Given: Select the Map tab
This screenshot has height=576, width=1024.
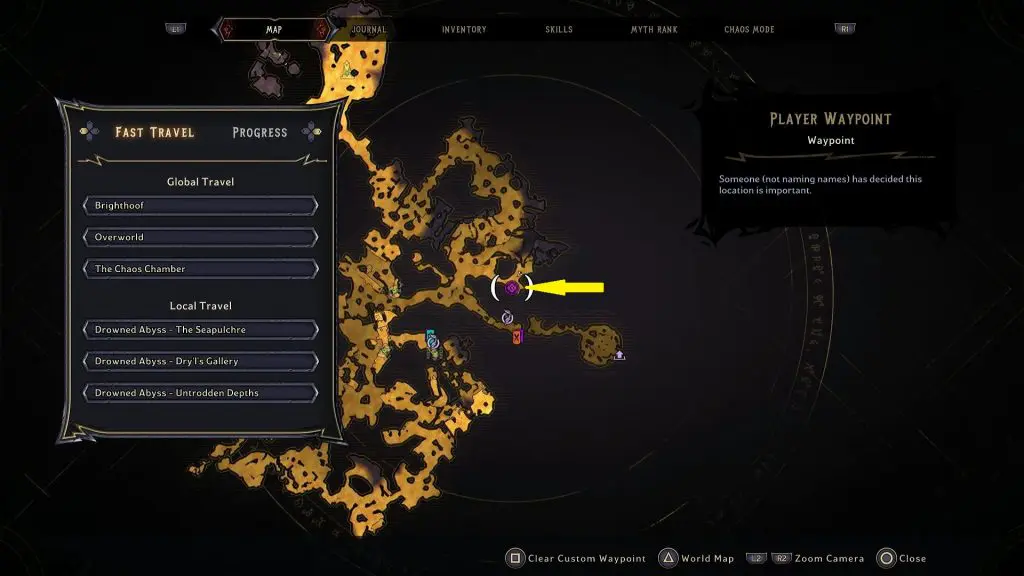Looking at the screenshot, I should (273, 30).
